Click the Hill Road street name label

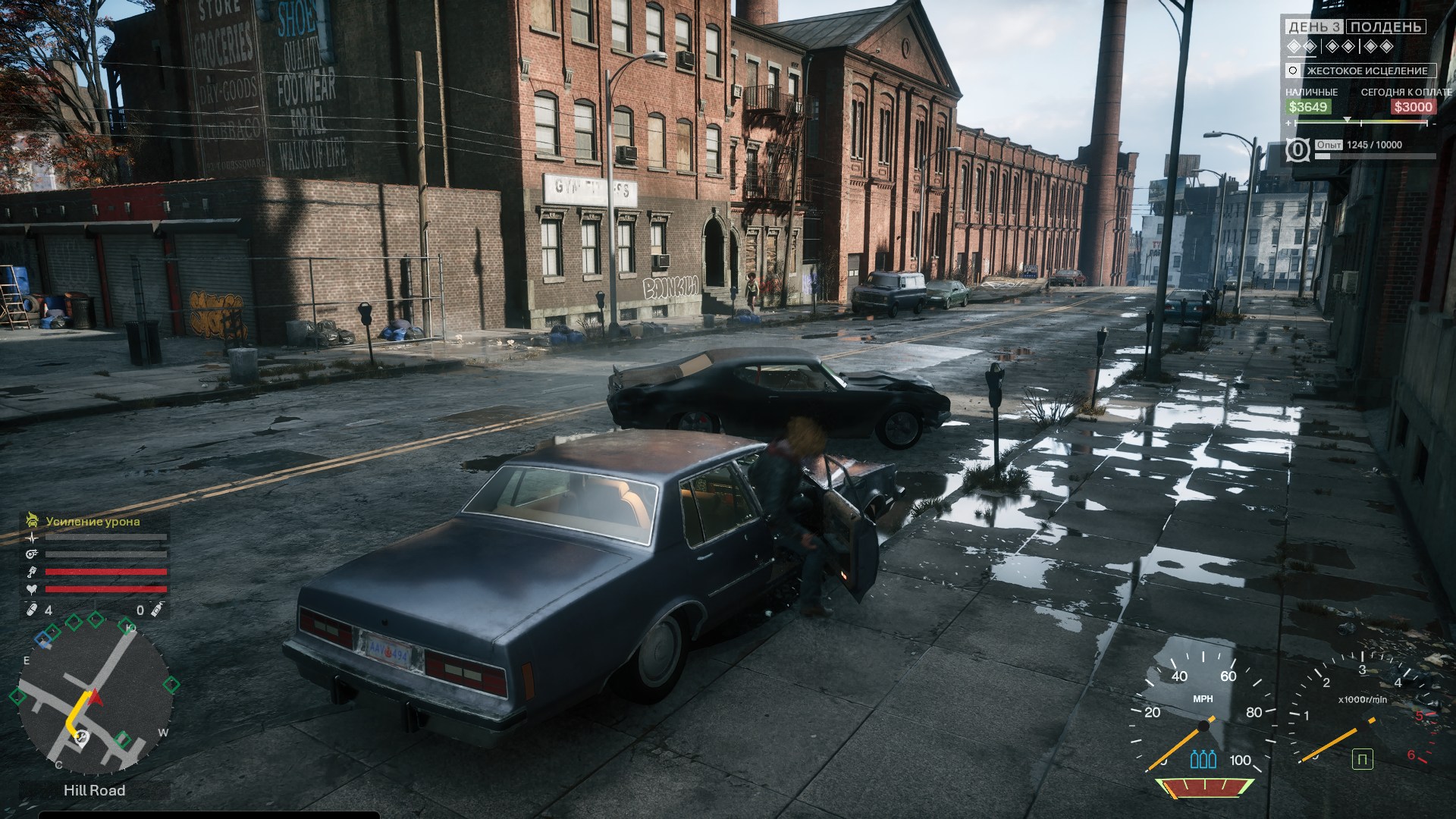pyautogui.click(x=94, y=790)
